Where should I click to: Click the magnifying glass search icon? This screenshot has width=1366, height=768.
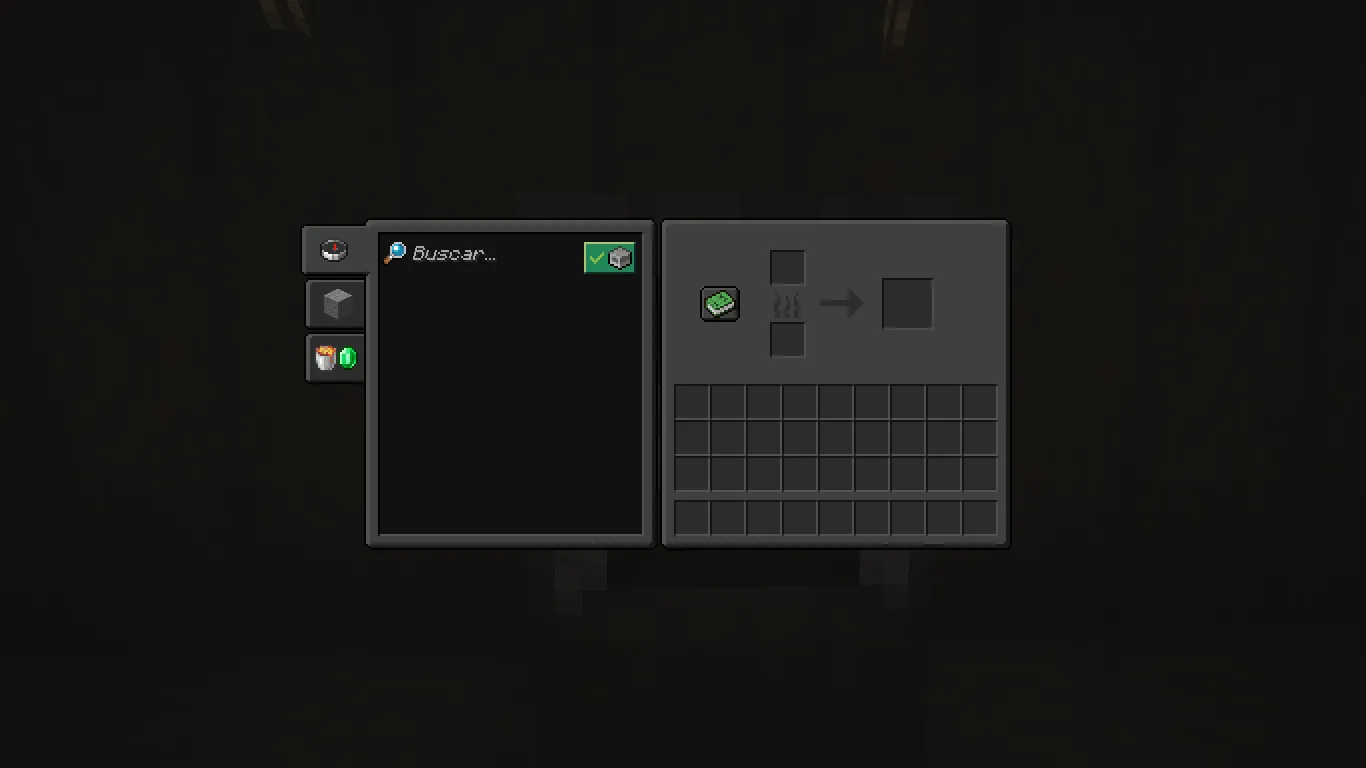(x=393, y=252)
